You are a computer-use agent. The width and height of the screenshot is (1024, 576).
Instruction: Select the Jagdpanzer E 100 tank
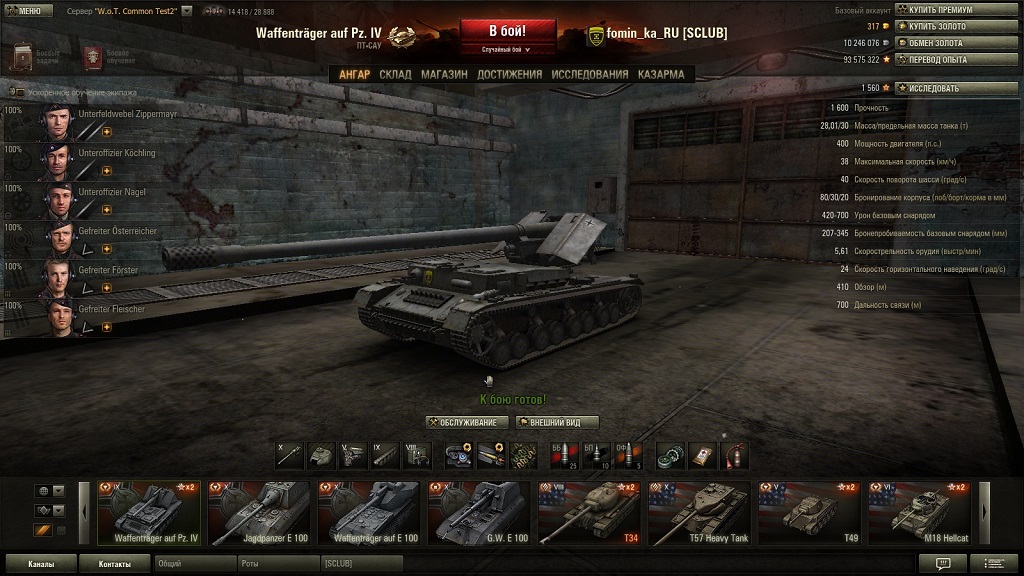point(259,513)
